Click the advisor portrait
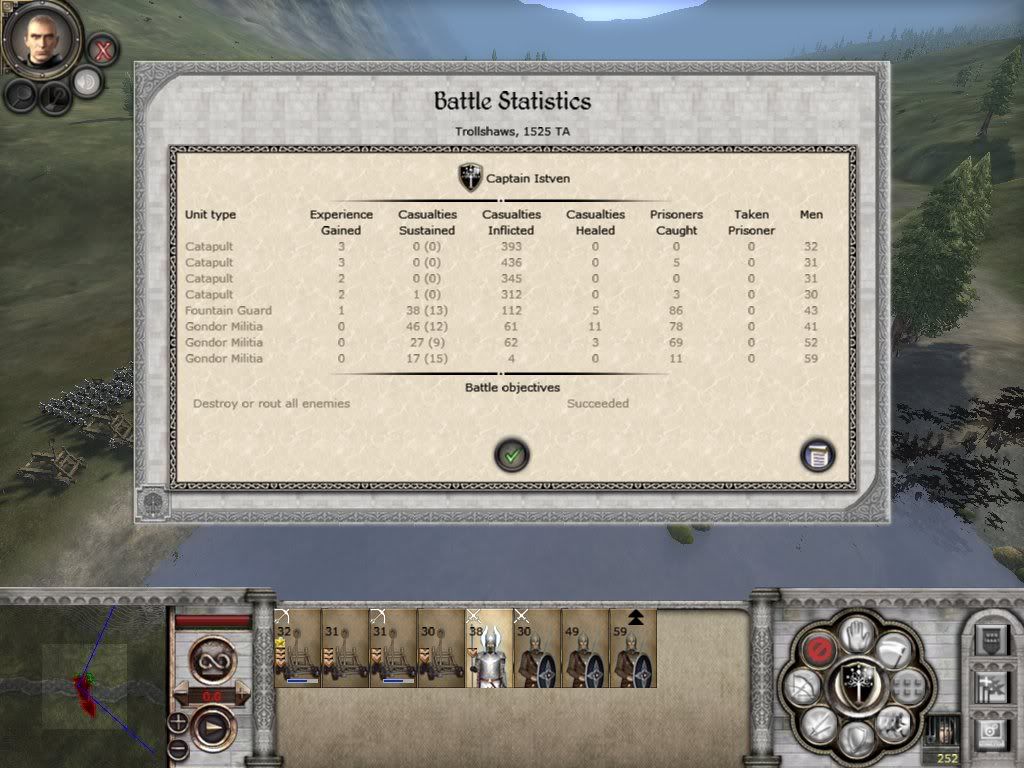The width and height of the screenshot is (1024, 768). pyautogui.click(x=42, y=39)
